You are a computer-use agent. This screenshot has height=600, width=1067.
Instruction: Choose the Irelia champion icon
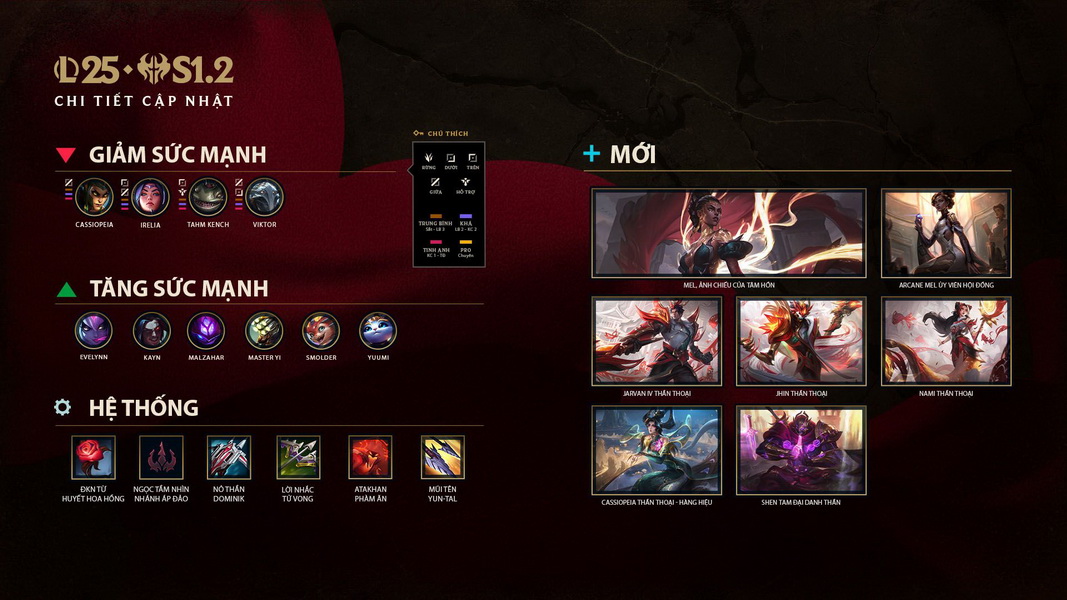coord(151,197)
